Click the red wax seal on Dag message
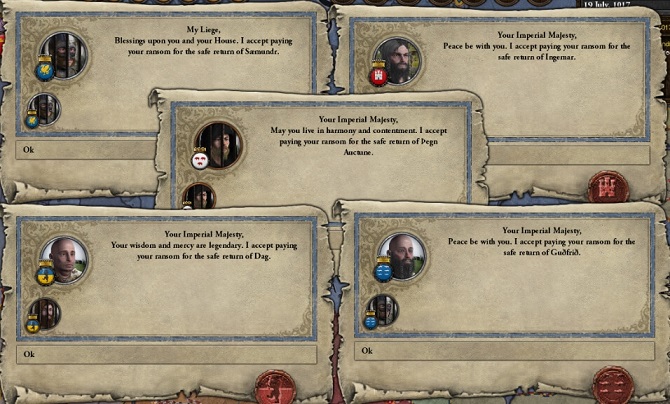Viewport: 670px width, 404px height. point(275,387)
